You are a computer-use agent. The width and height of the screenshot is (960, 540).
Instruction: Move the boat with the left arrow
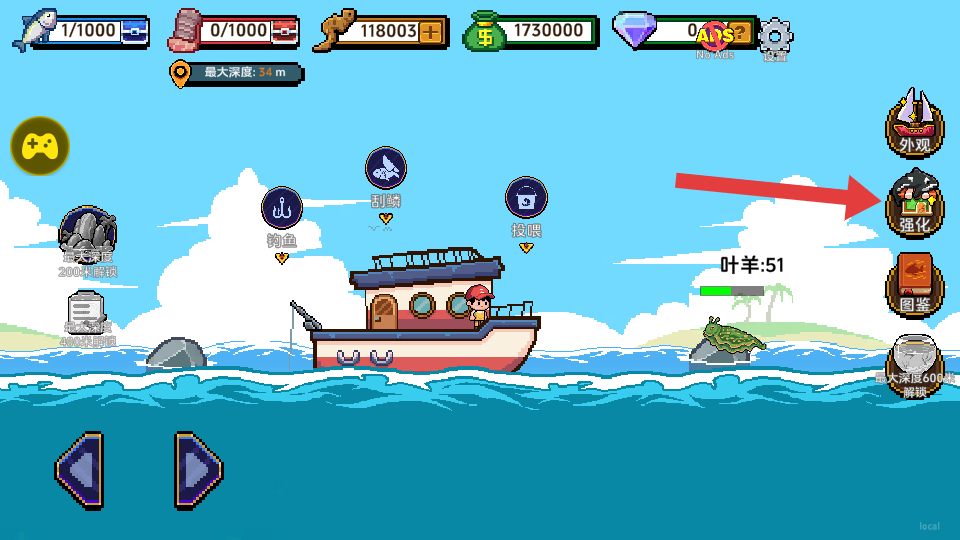(80, 468)
